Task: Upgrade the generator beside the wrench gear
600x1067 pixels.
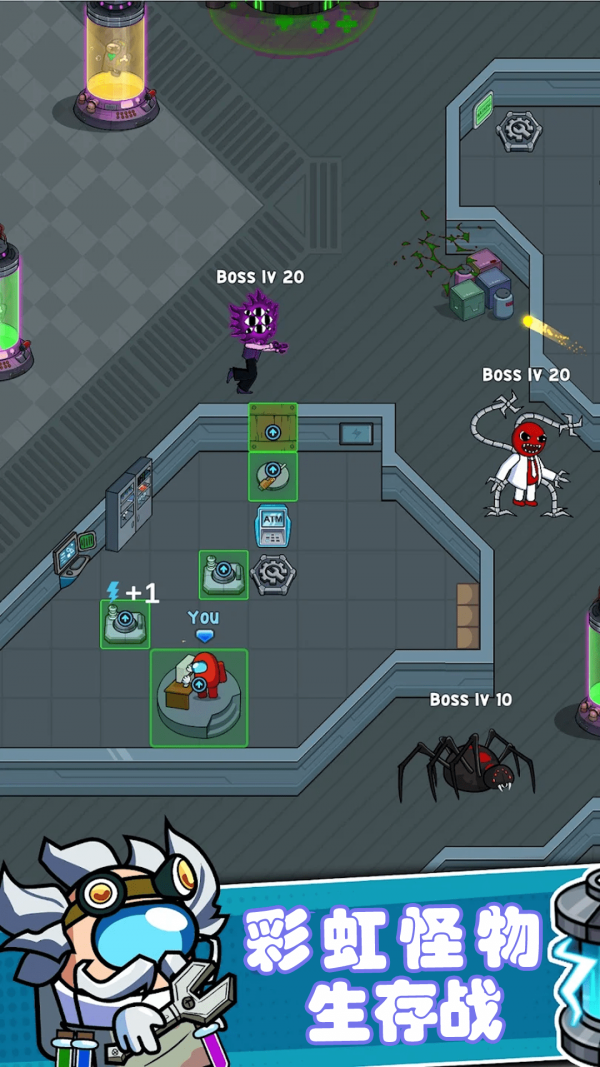Action: [x=223, y=574]
